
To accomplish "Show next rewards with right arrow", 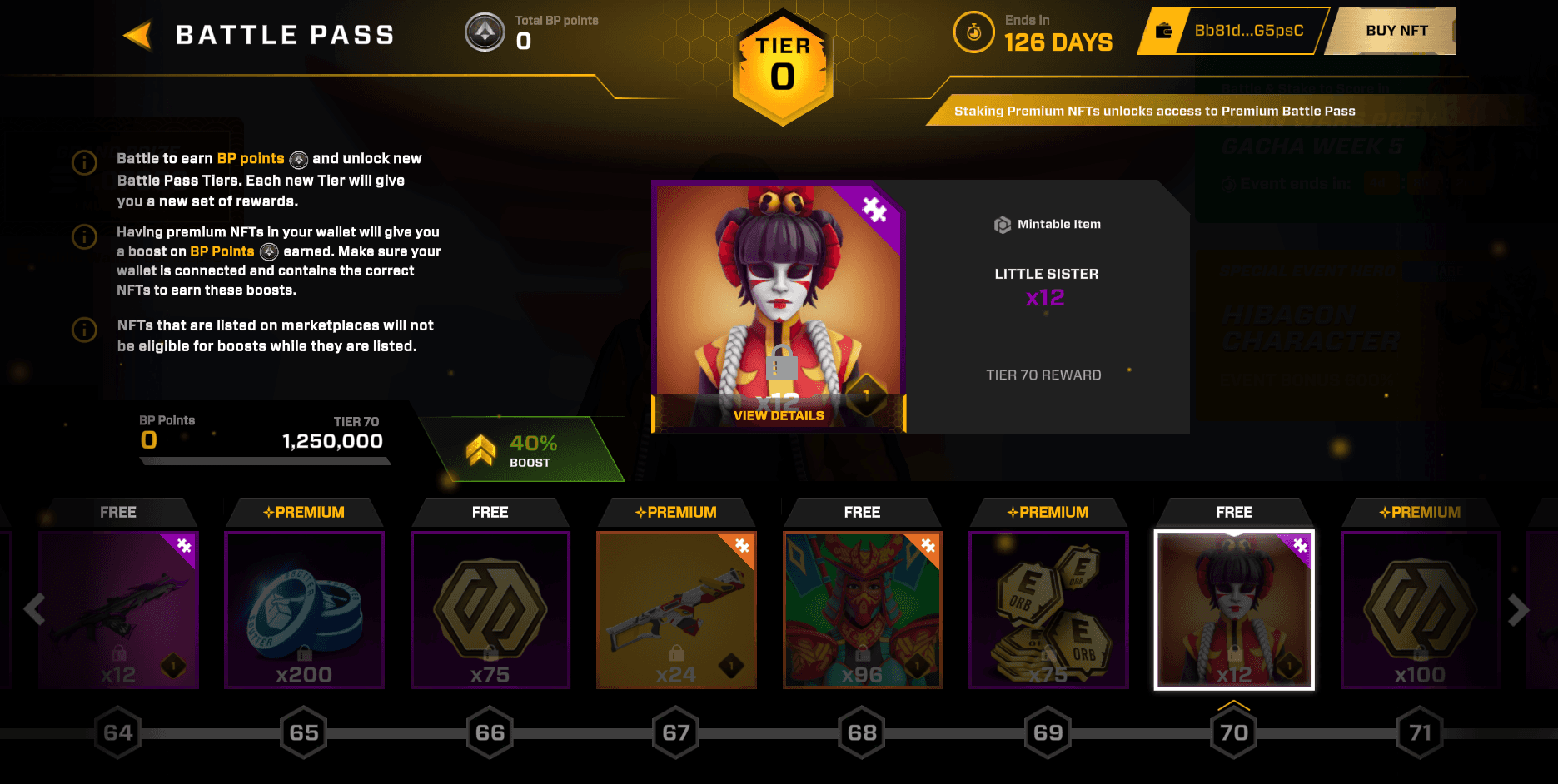I will coord(1518,610).
